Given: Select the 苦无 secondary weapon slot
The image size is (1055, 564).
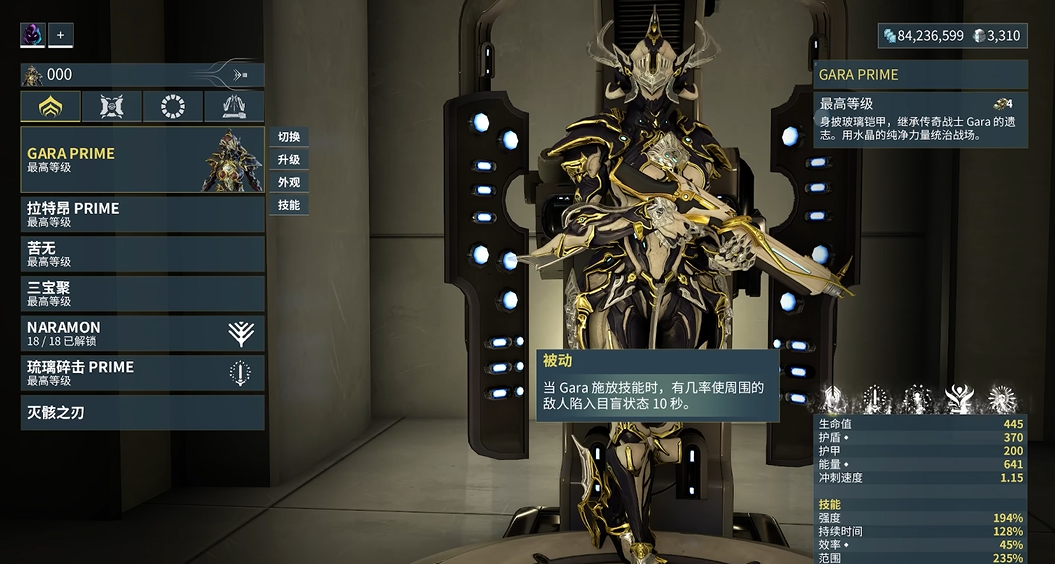Looking at the screenshot, I should (x=142, y=254).
